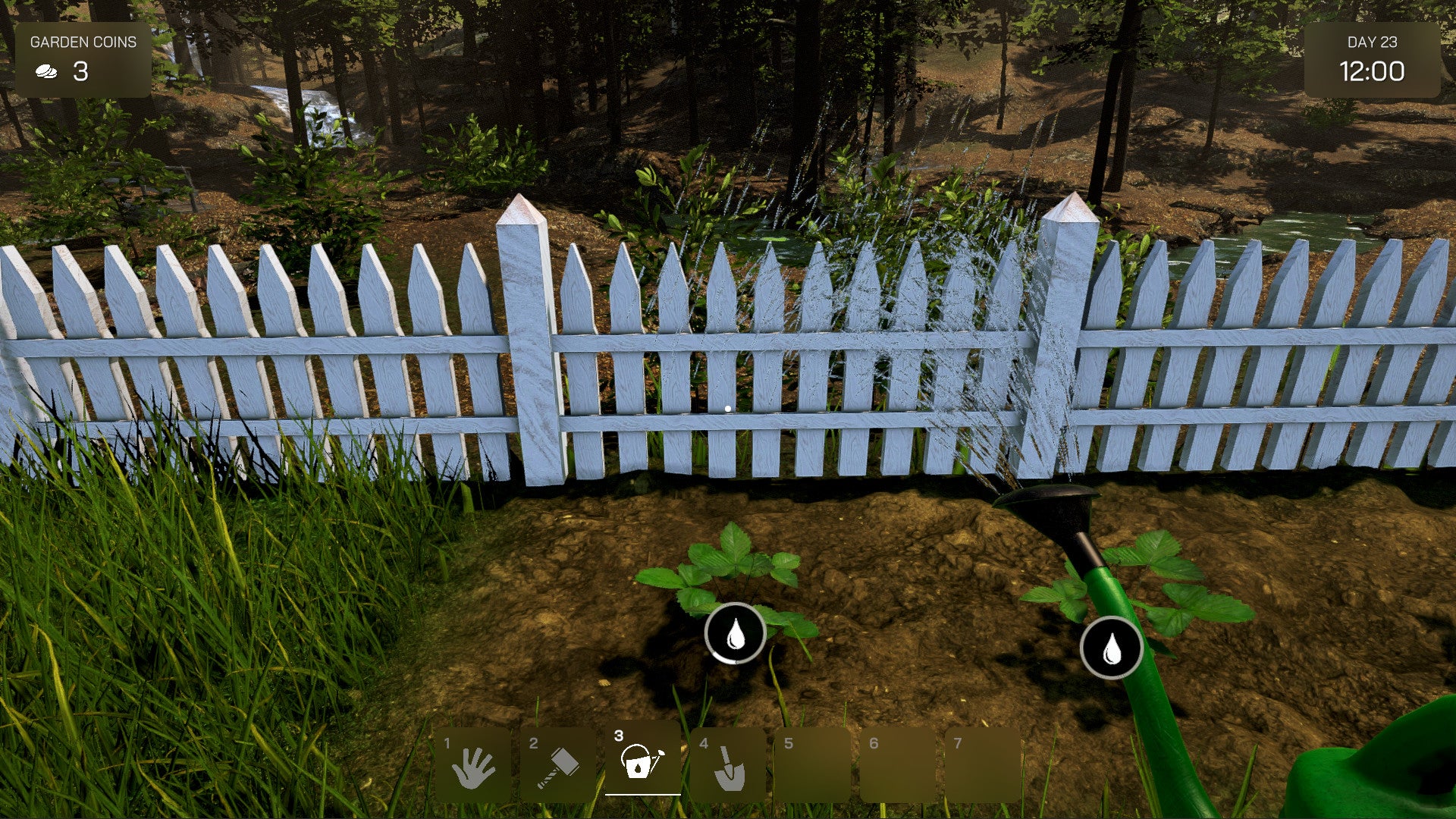Image resolution: width=1456 pixels, height=819 pixels.
Task: Click the crosshair dot at screen center
Action: [728, 407]
